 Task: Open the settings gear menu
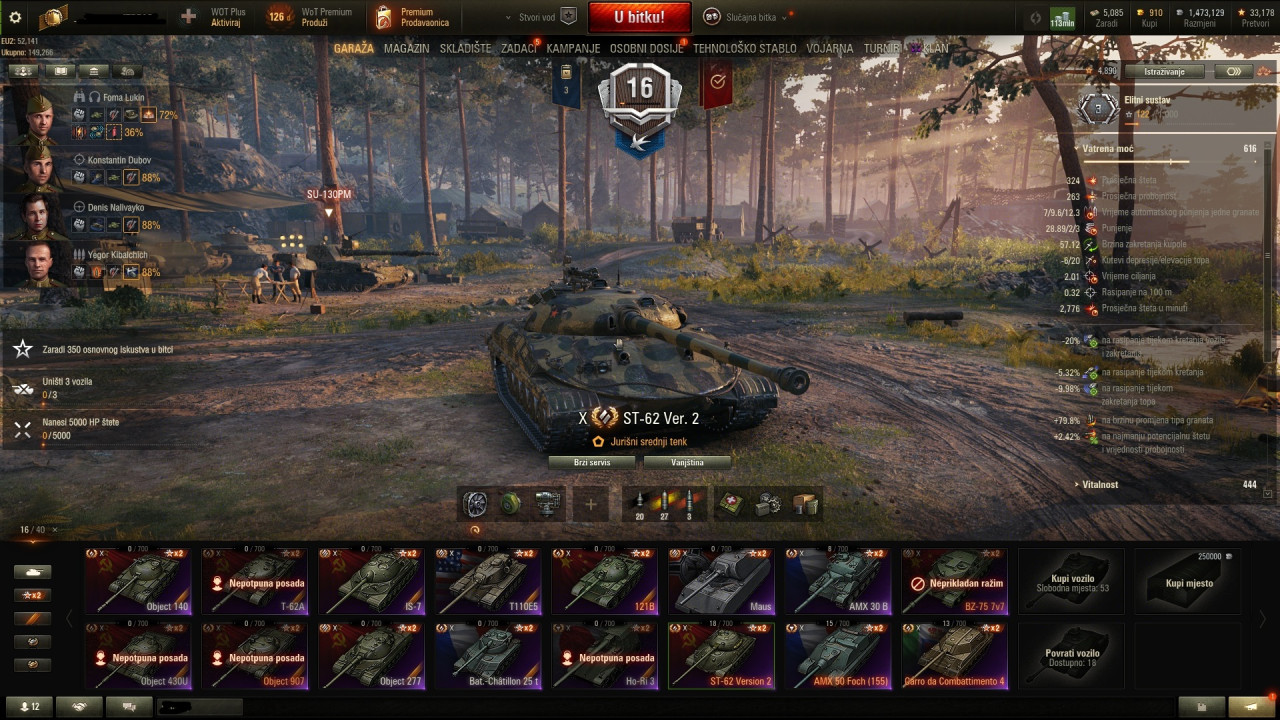click(15, 17)
